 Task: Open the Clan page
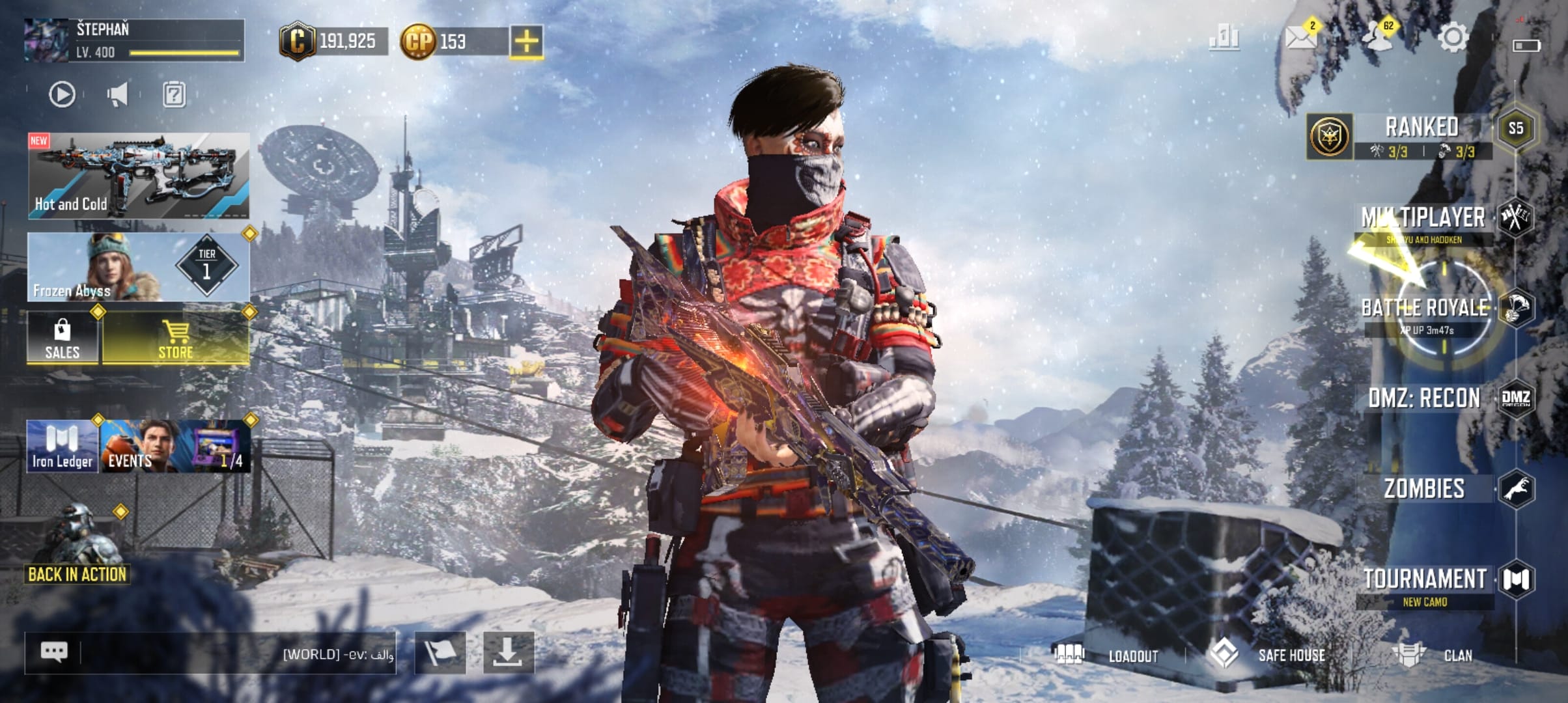(1457, 655)
